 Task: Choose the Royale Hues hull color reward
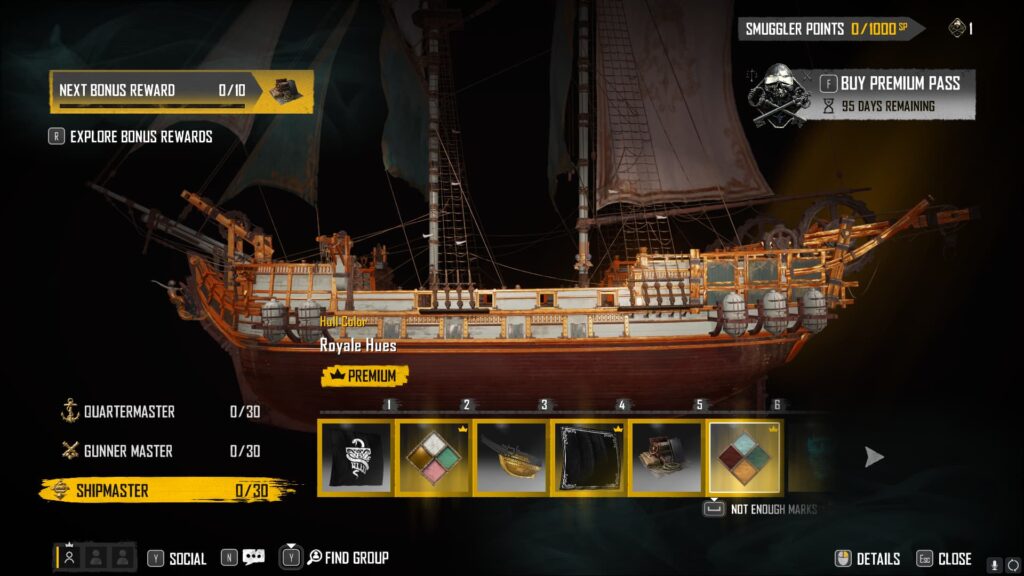(x=745, y=458)
